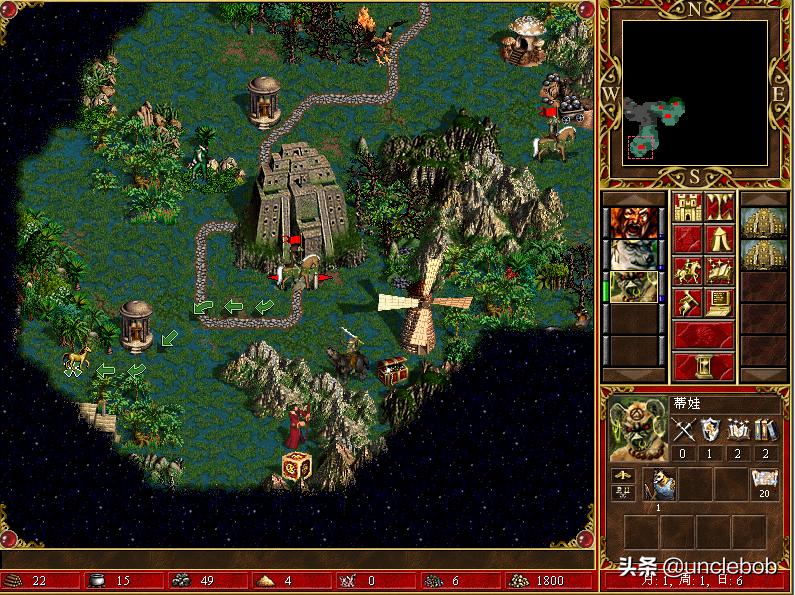Open system options computer button
The width and height of the screenshot is (795, 595).
point(720,303)
